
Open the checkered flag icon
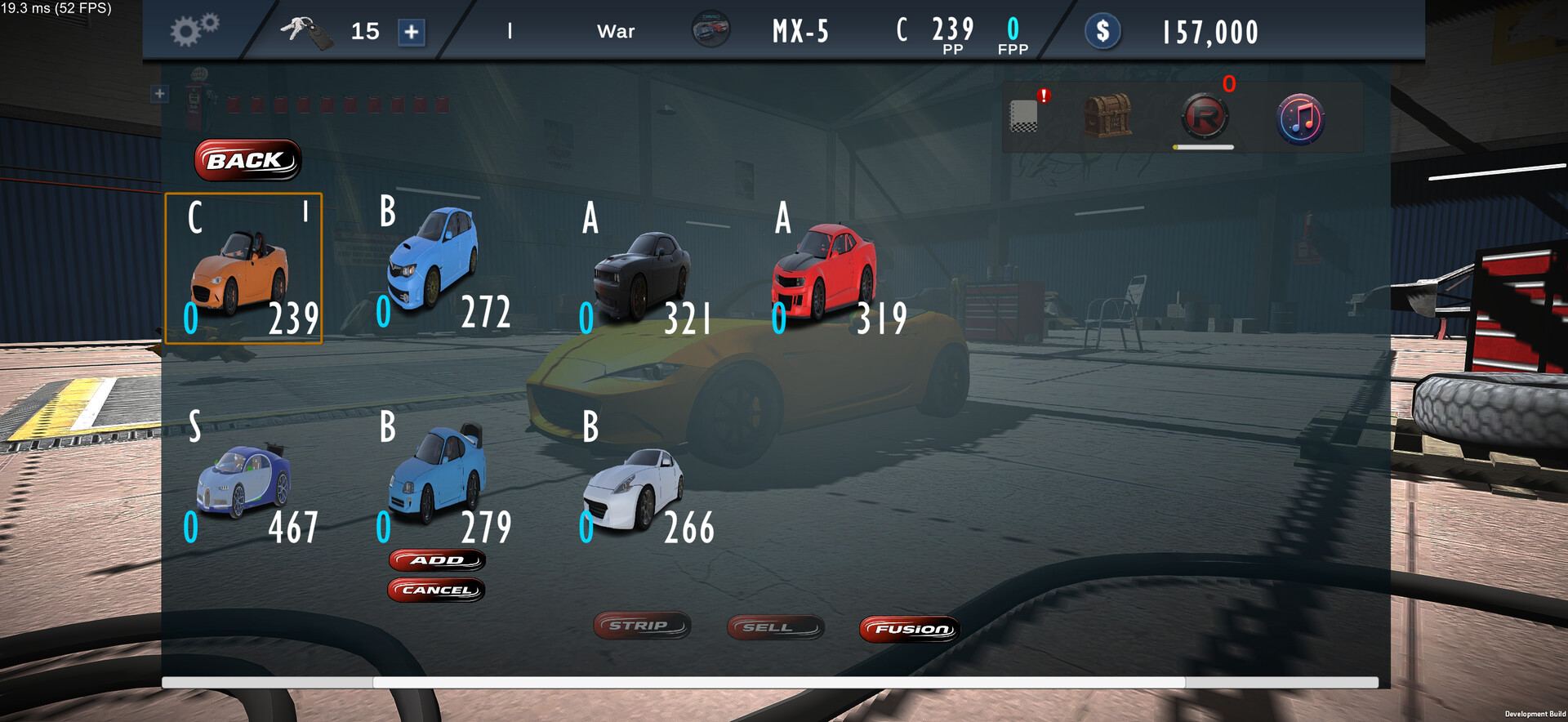tap(1024, 116)
